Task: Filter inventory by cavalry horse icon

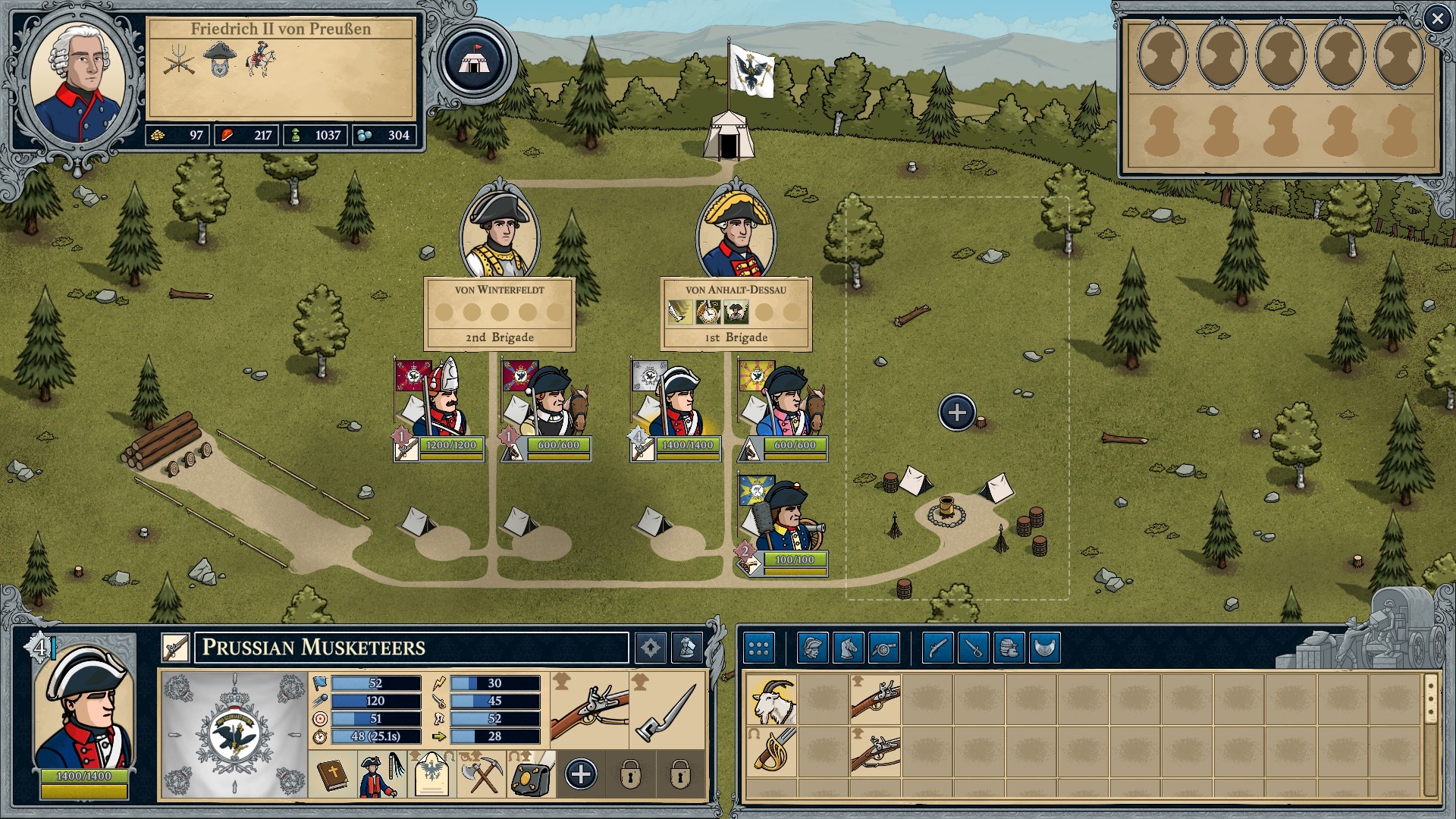Action: [848, 648]
